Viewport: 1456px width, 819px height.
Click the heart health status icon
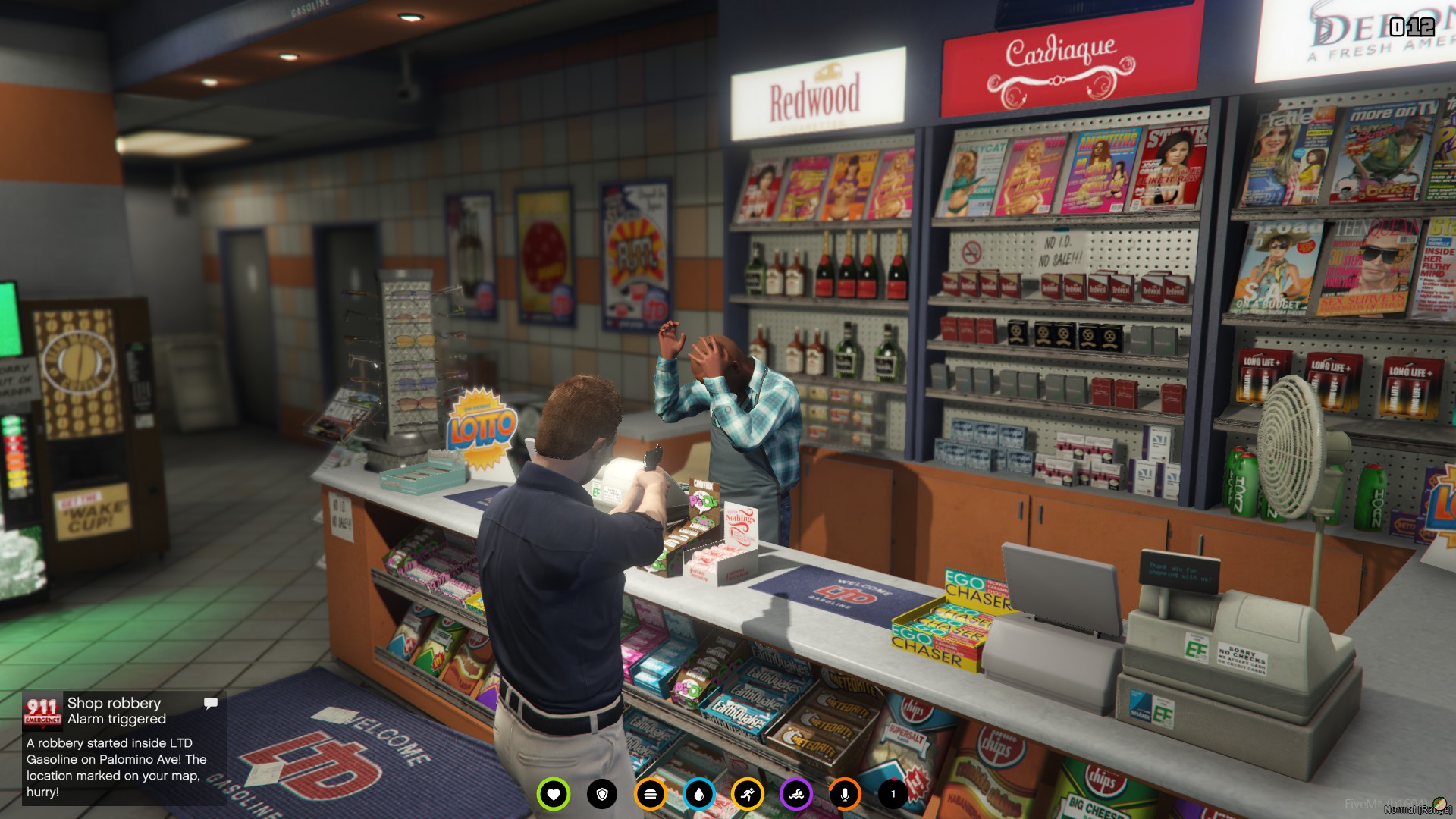click(553, 794)
